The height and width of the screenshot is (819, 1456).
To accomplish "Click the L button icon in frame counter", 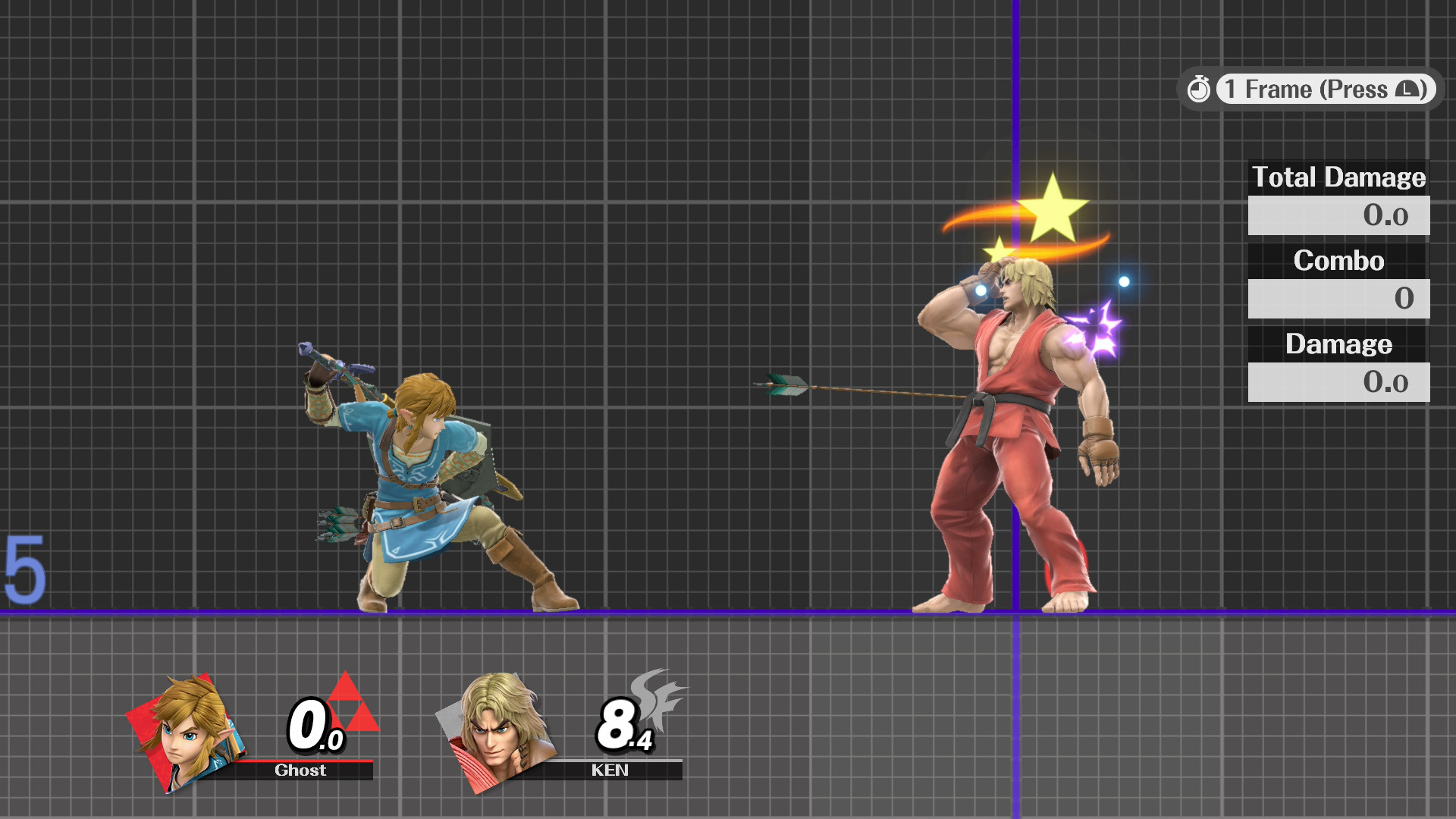I will coord(1406,89).
